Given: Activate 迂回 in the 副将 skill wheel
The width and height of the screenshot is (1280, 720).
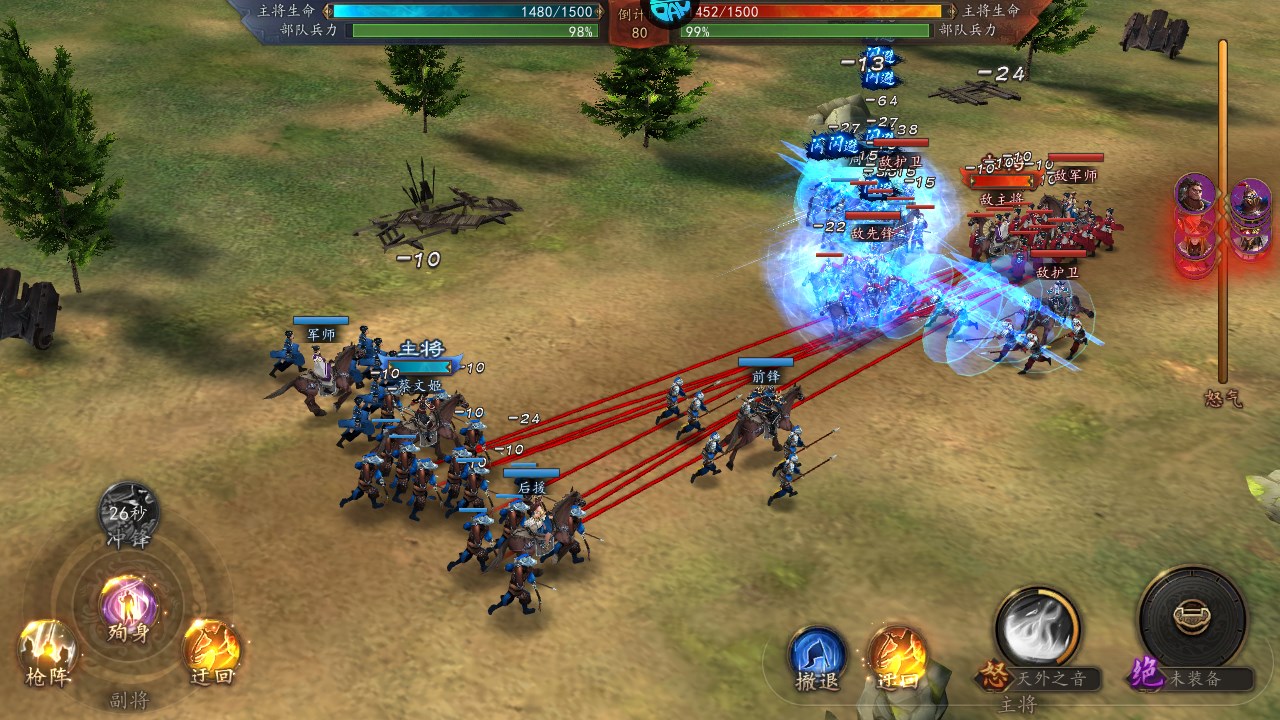Looking at the screenshot, I should tap(211, 648).
